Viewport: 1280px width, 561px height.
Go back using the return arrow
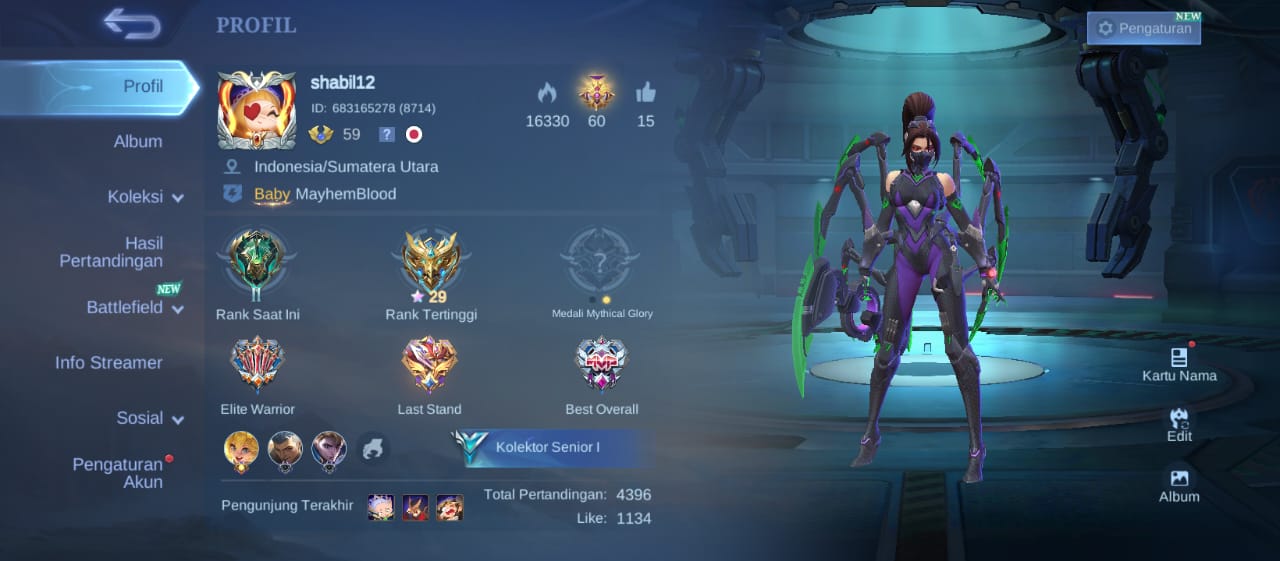coord(131,24)
